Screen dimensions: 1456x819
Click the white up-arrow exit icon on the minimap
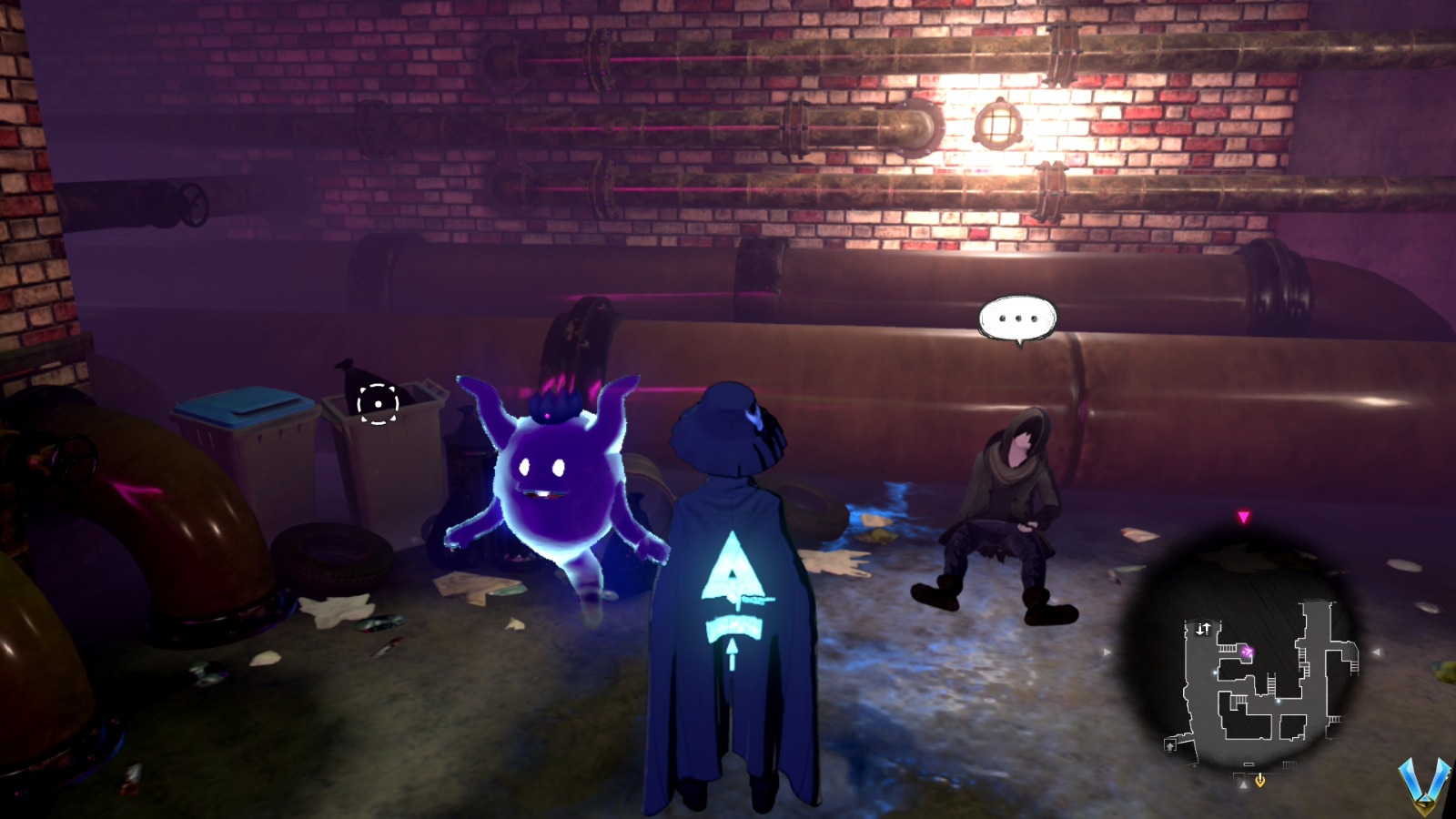(x=1169, y=746)
